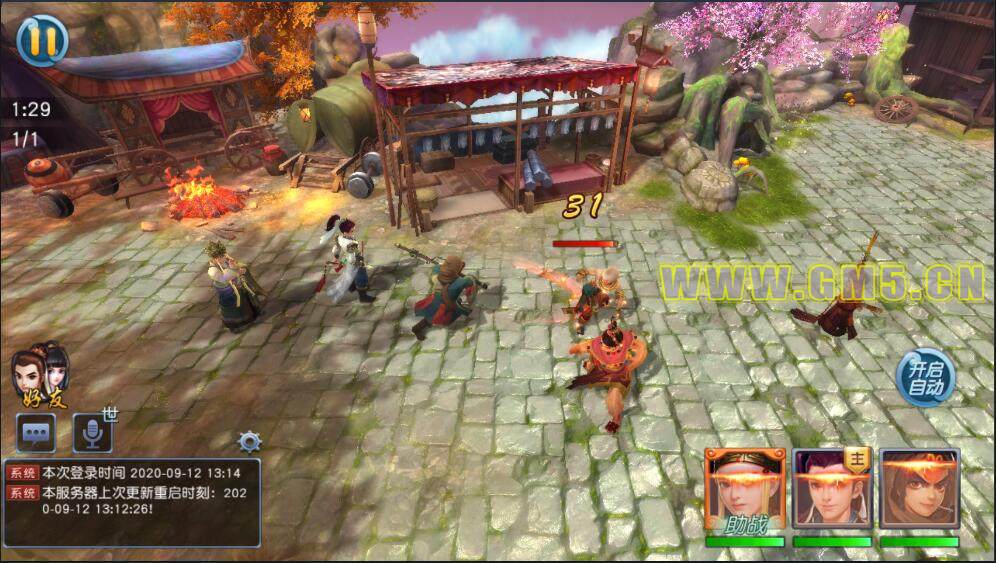Open the system message chat box

tap(132, 502)
